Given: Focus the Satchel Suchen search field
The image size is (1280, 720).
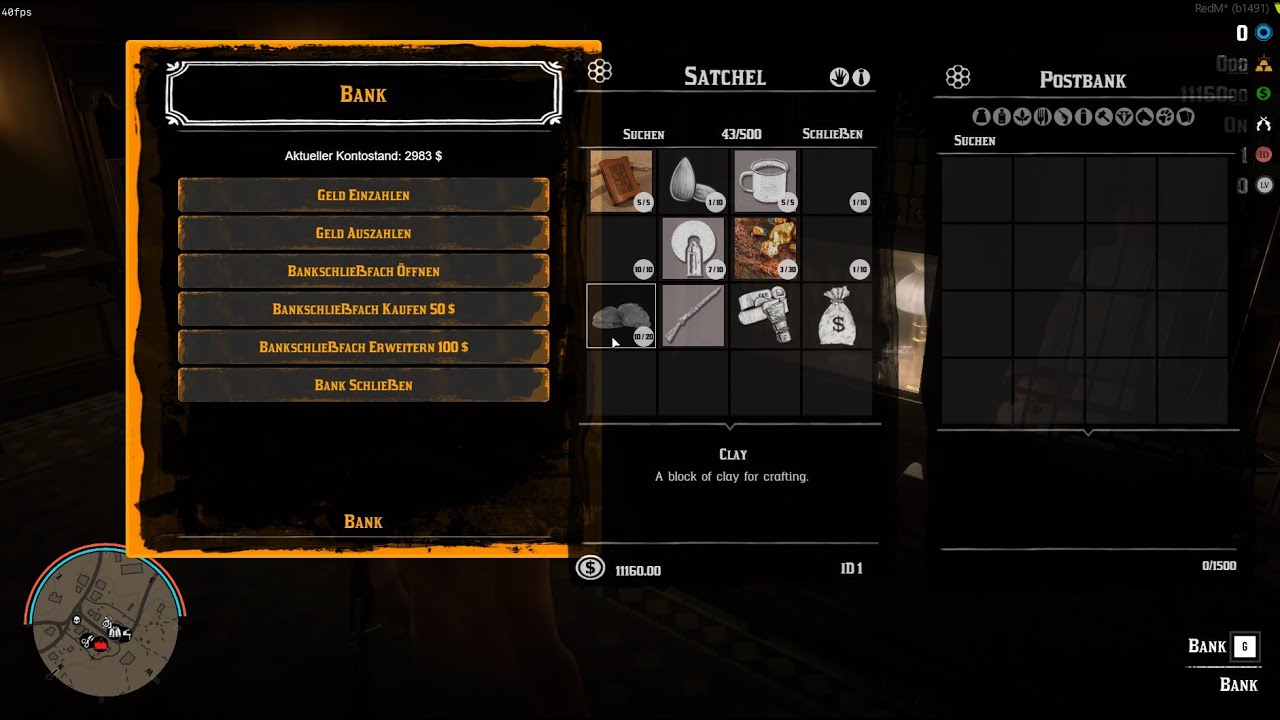Looking at the screenshot, I should tap(643, 134).
